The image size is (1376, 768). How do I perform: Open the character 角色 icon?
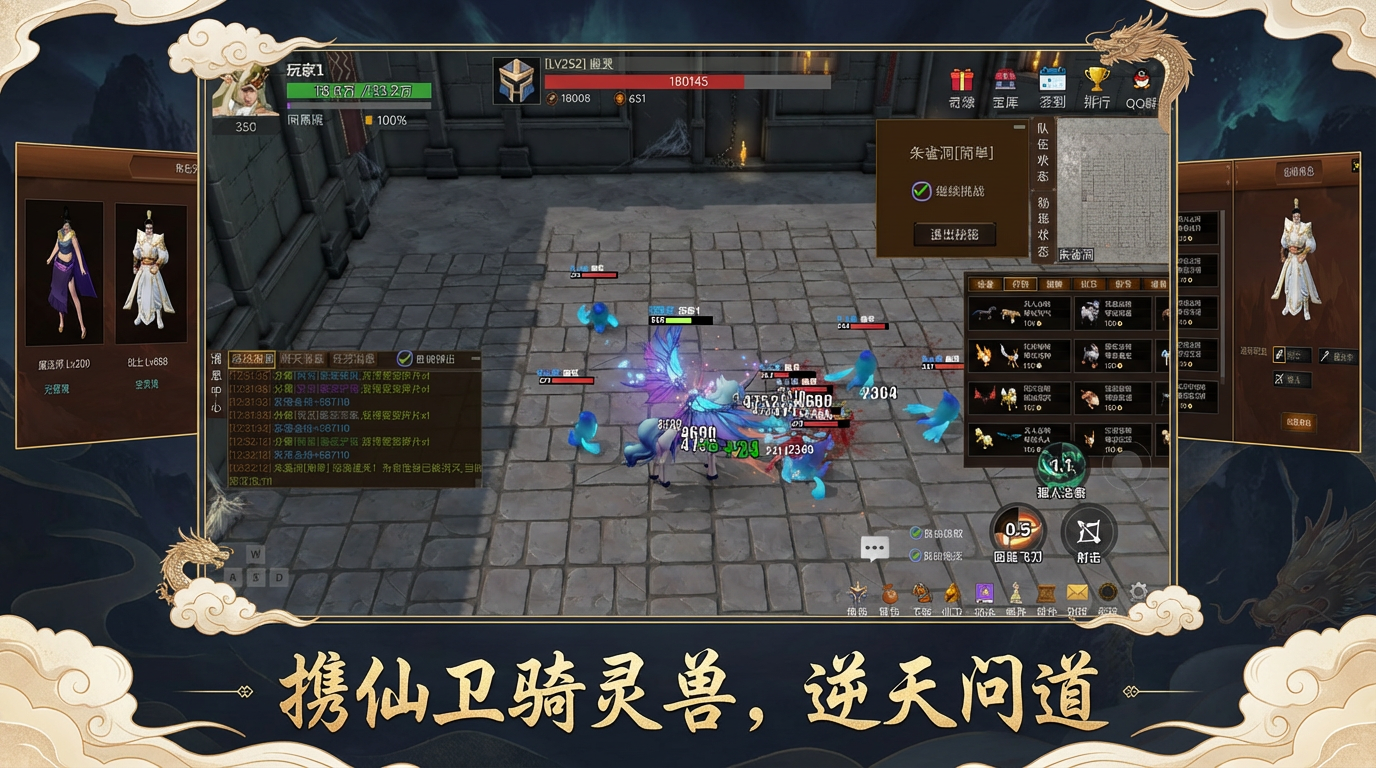click(x=855, y=593)
